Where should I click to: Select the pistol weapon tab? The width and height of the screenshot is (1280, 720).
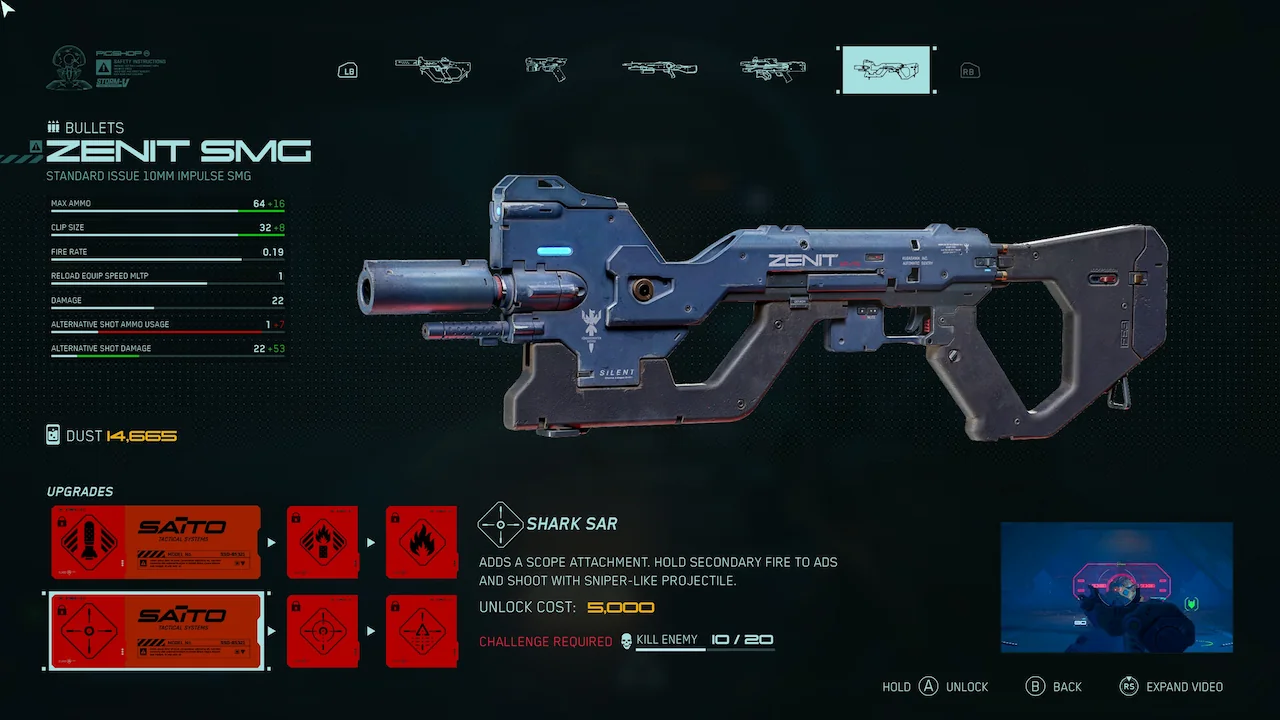click(x=546, y=69)
